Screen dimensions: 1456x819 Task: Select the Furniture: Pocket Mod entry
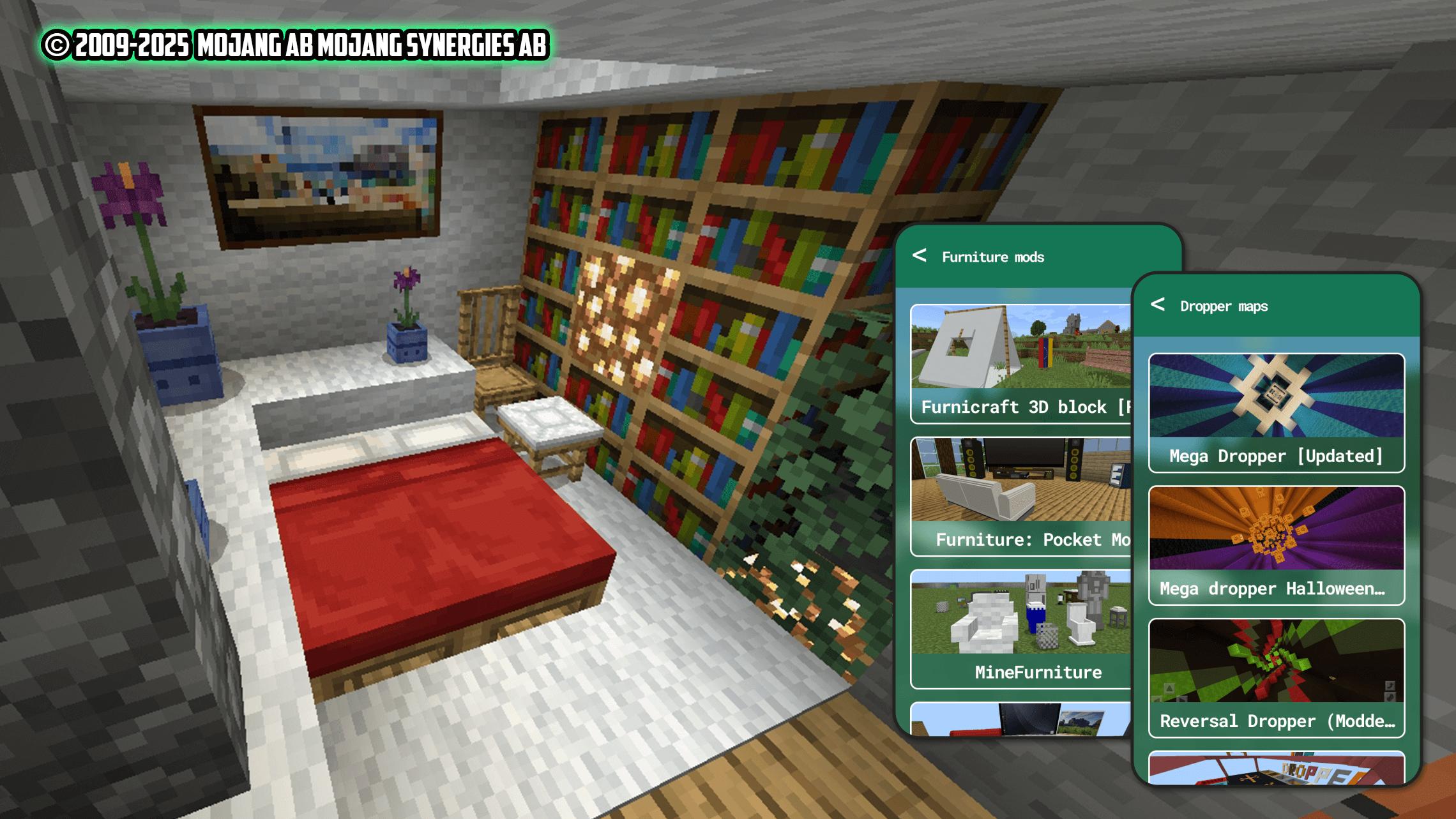1020,497
